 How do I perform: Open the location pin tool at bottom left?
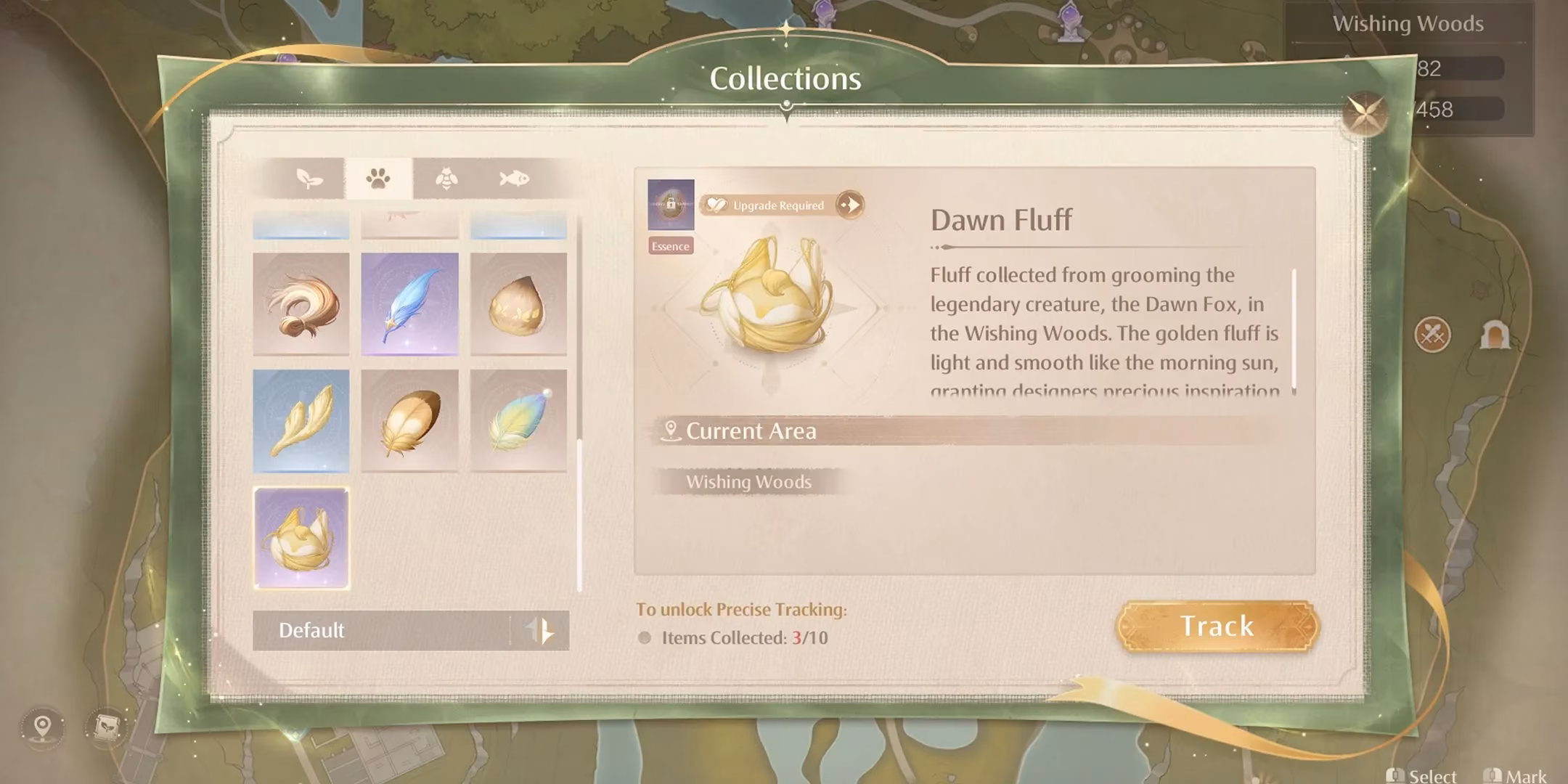41,724
